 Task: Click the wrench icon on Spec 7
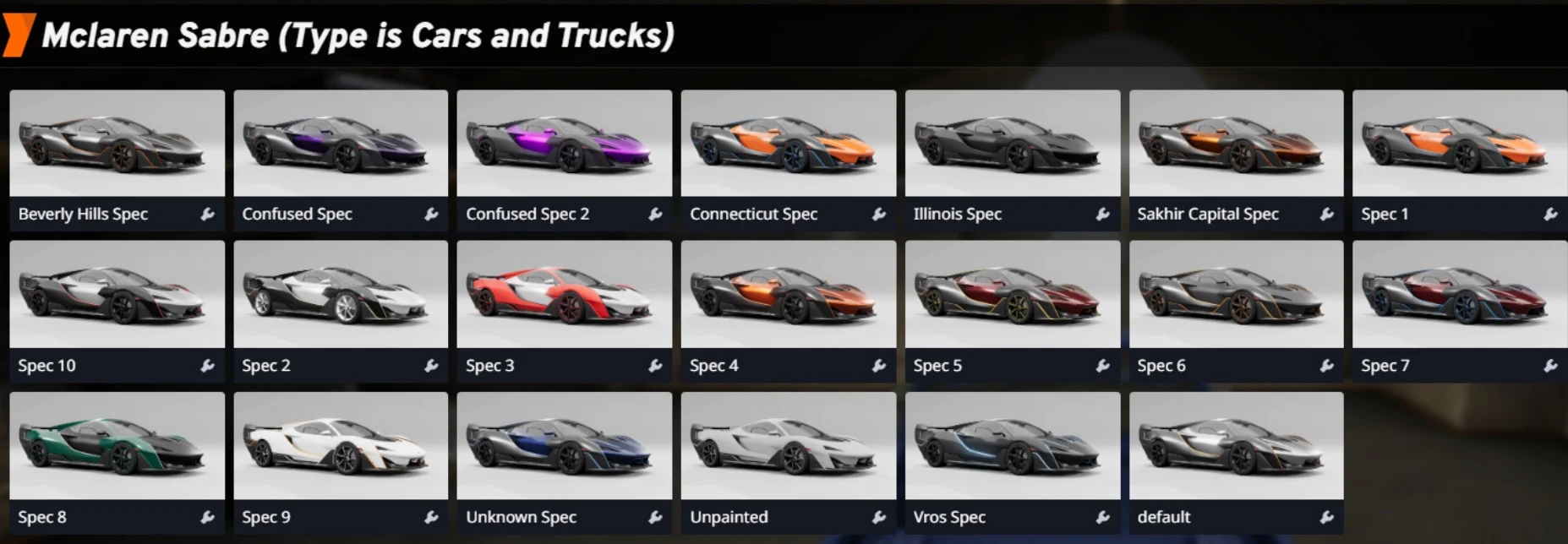click(x=1550, y=366)
